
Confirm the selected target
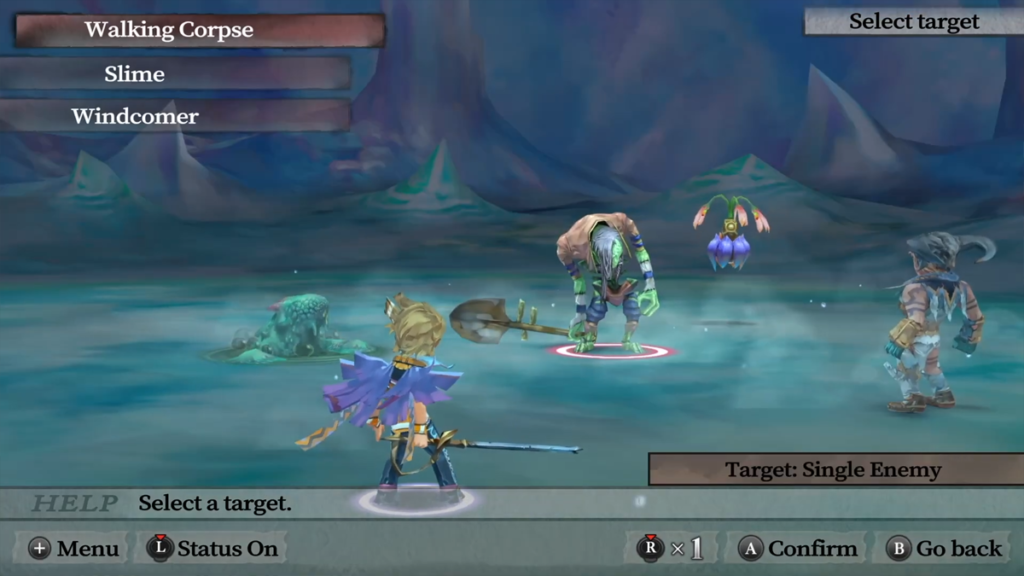798,548
